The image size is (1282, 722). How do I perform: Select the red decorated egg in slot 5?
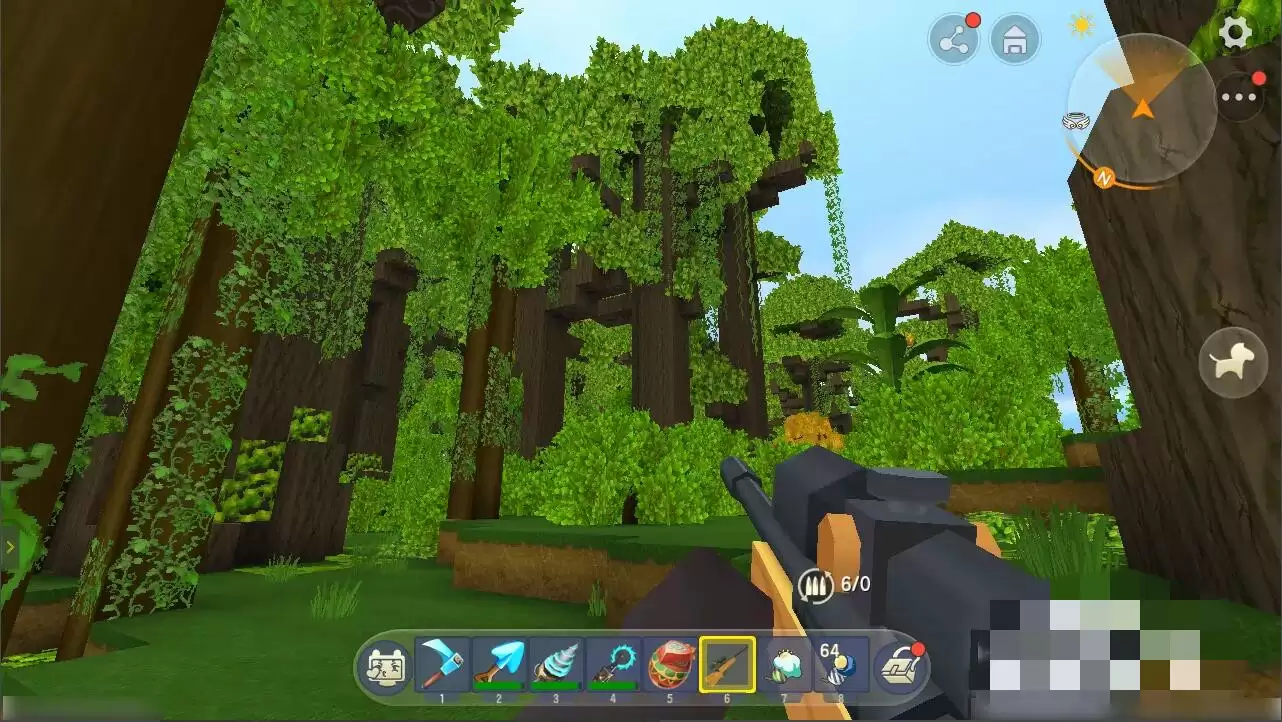click(x=669, y=664)
